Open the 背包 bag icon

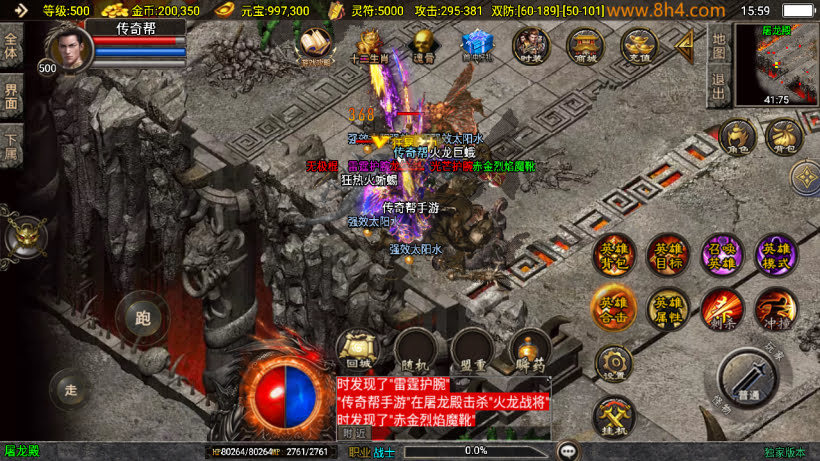click(783, 138)
